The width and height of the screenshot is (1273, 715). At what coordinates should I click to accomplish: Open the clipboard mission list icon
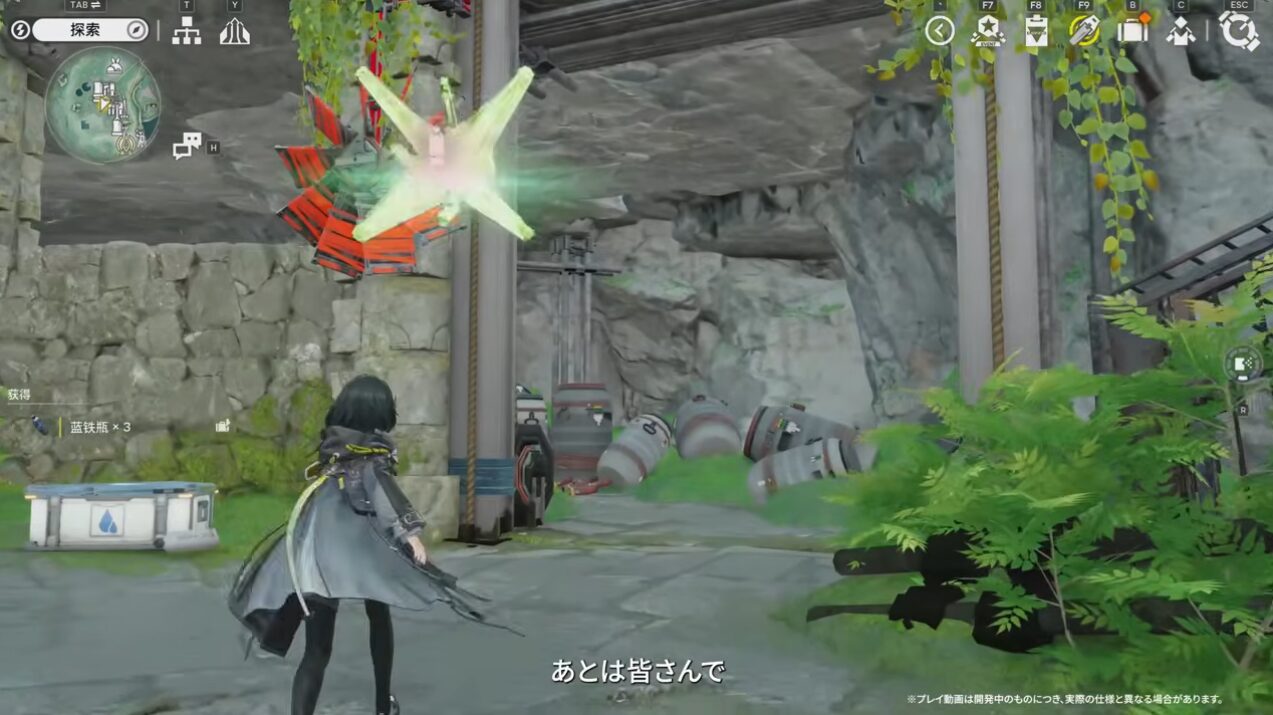pos(1036,31)
